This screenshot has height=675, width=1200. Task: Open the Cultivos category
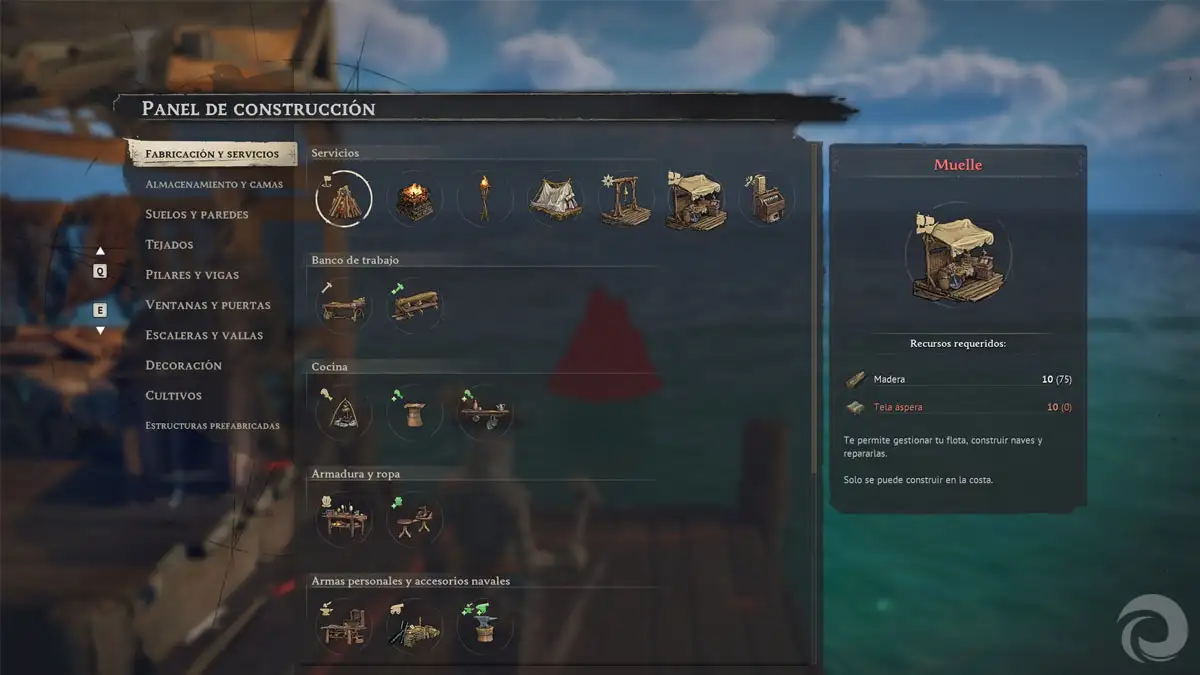click(174, 395)
